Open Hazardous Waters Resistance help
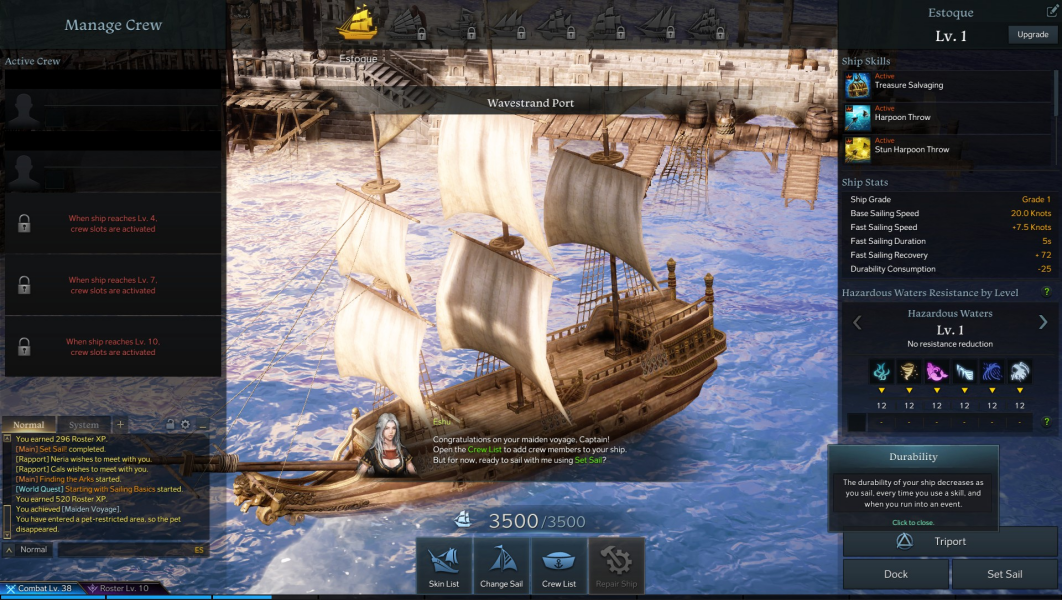This screenshot has height=600, width=1062. pos(1047,292)
